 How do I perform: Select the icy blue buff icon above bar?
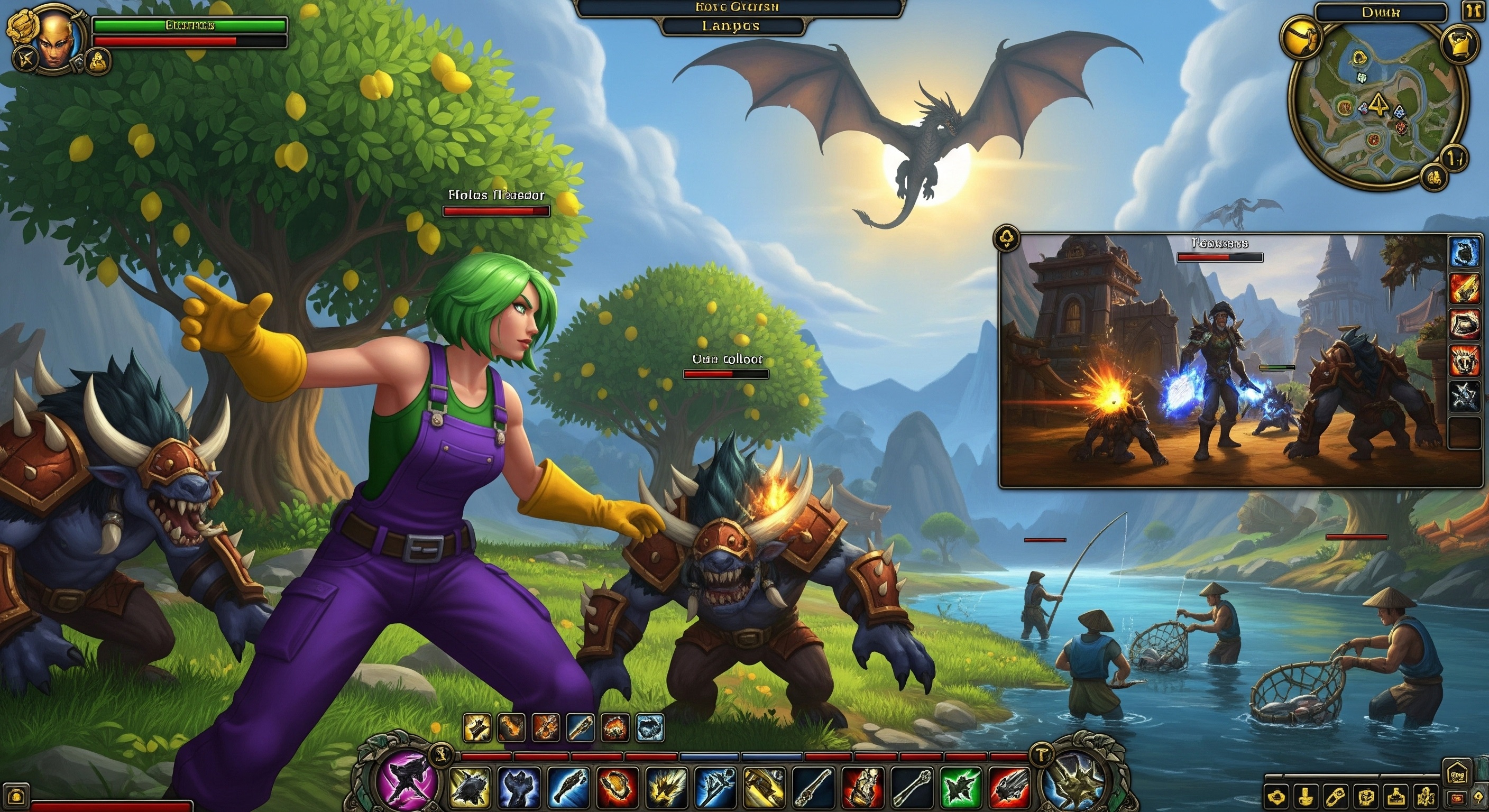click(649, 727)
